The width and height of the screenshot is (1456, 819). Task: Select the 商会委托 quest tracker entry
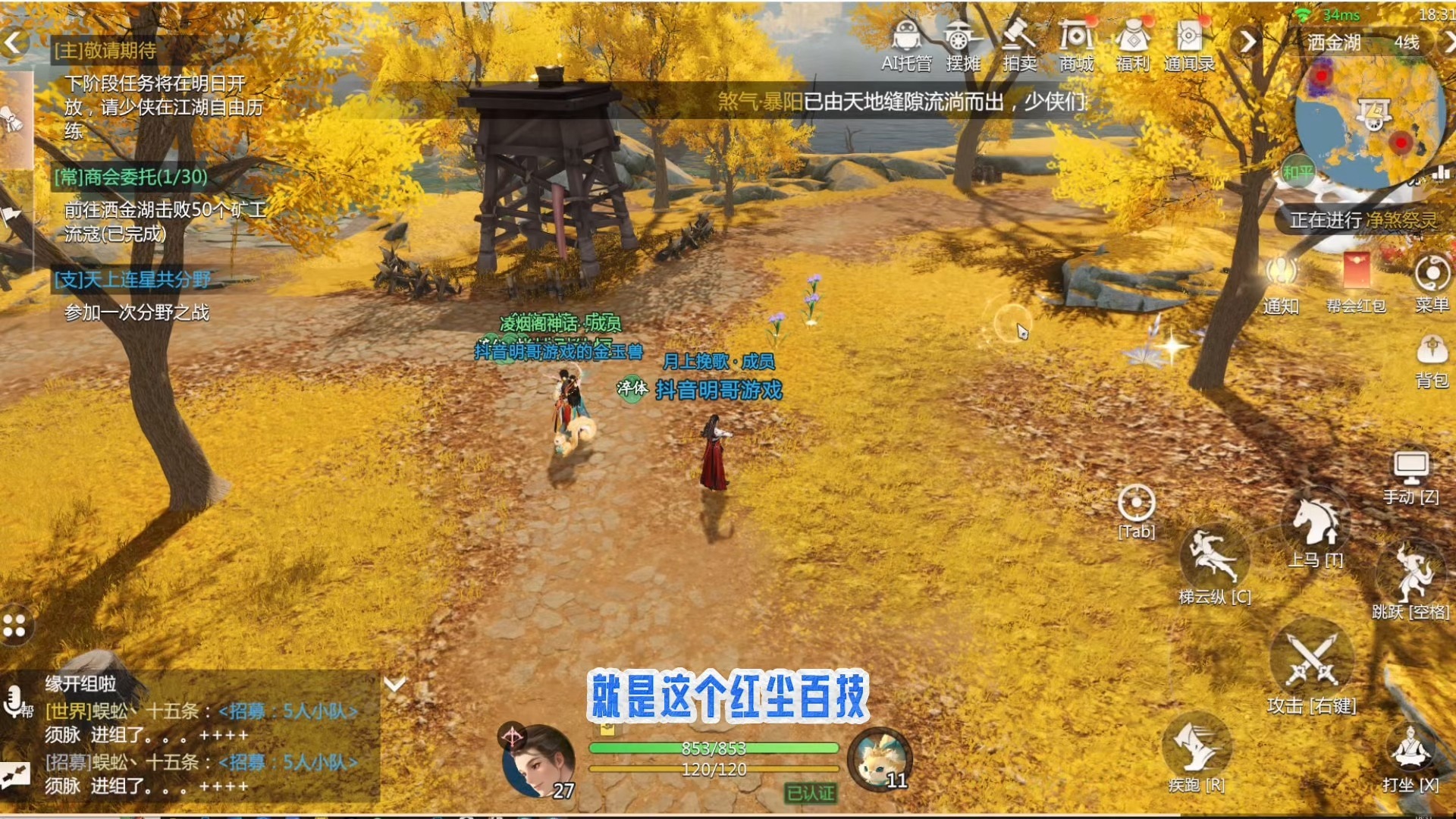130,177
